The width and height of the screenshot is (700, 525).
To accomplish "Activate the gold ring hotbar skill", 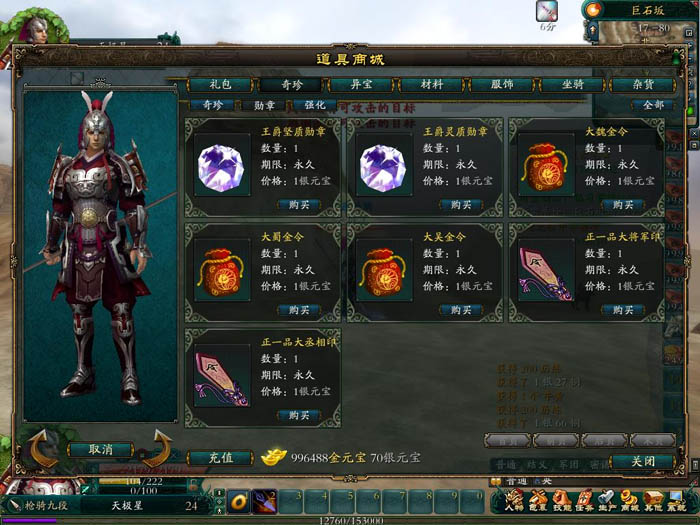I will (239, 499).
